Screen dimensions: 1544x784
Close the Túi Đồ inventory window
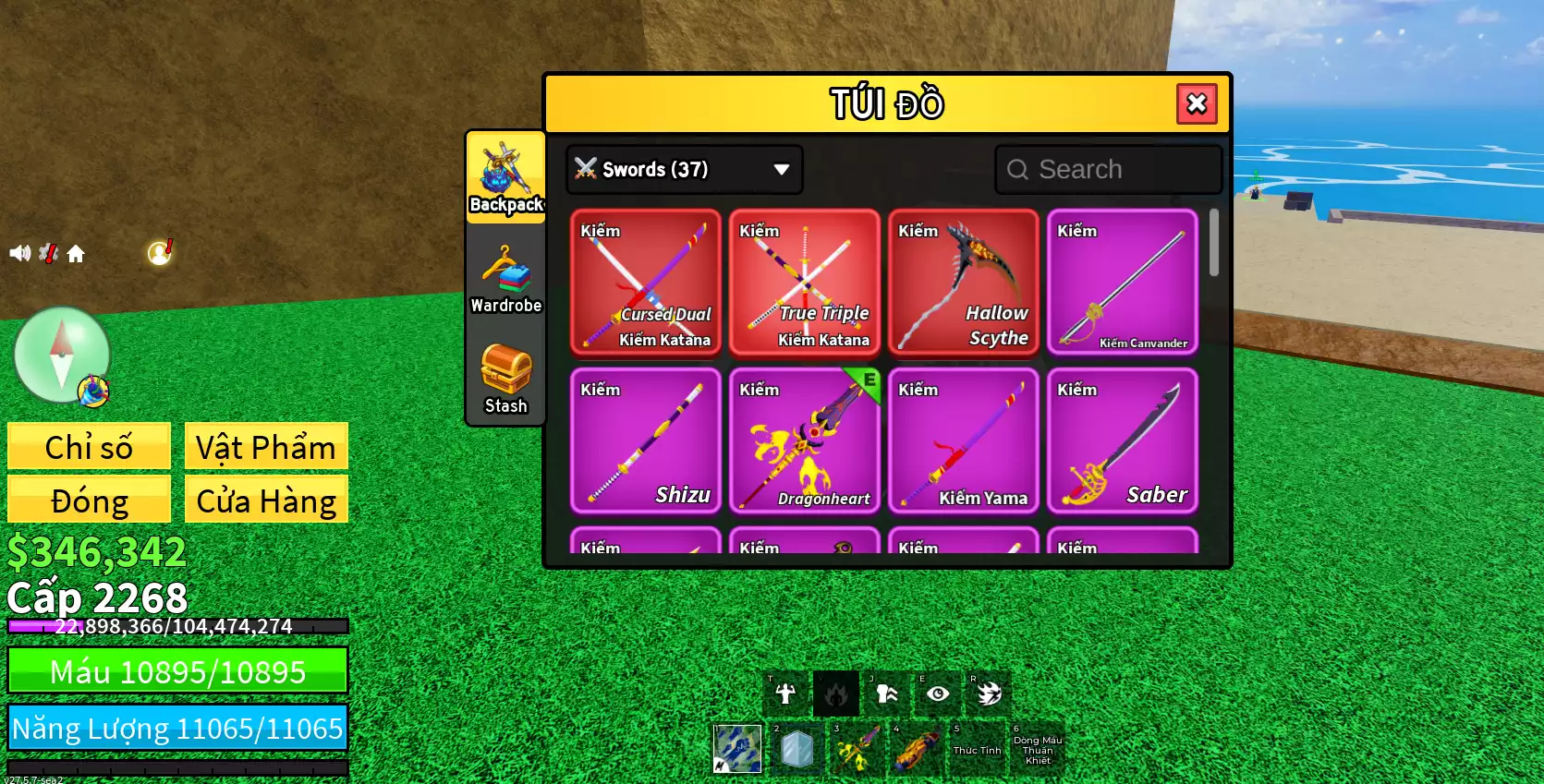[1197, 103]
